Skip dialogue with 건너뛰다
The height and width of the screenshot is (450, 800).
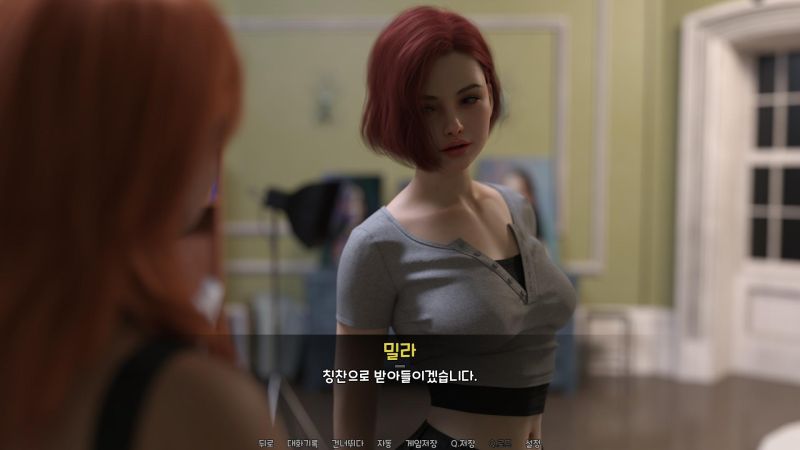point(346,443)
